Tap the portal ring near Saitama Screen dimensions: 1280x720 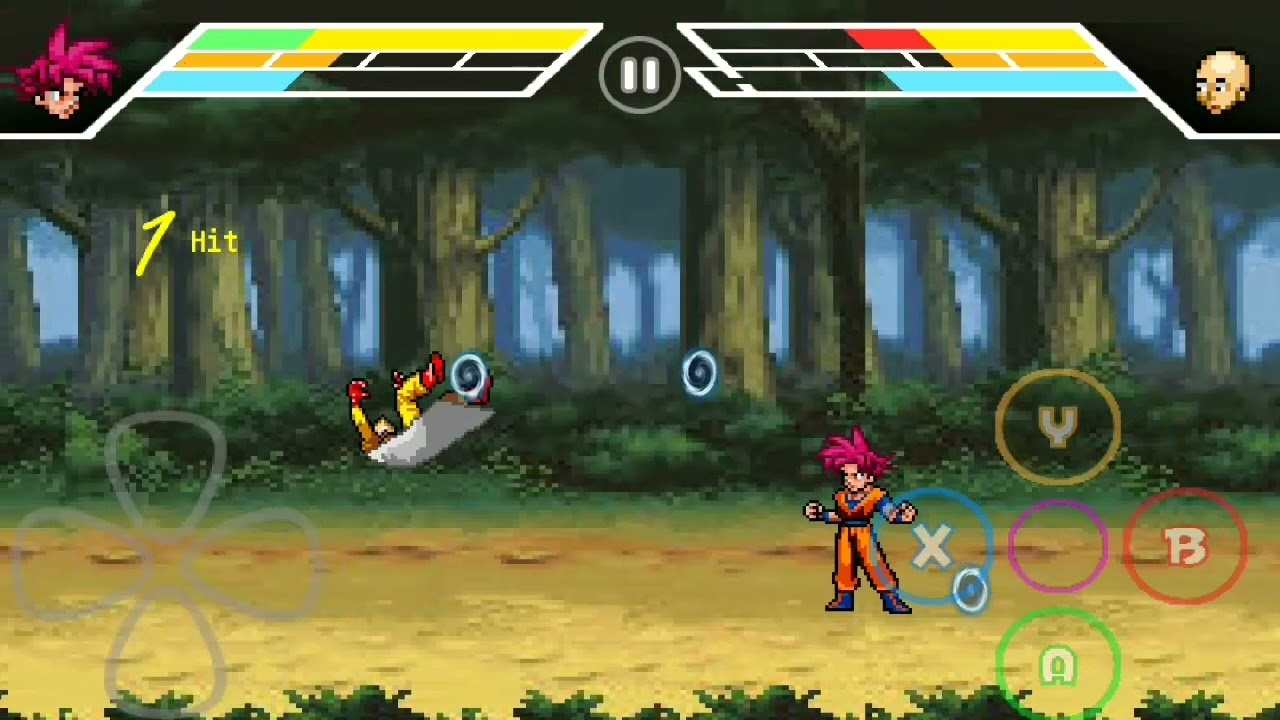(466, 375)
